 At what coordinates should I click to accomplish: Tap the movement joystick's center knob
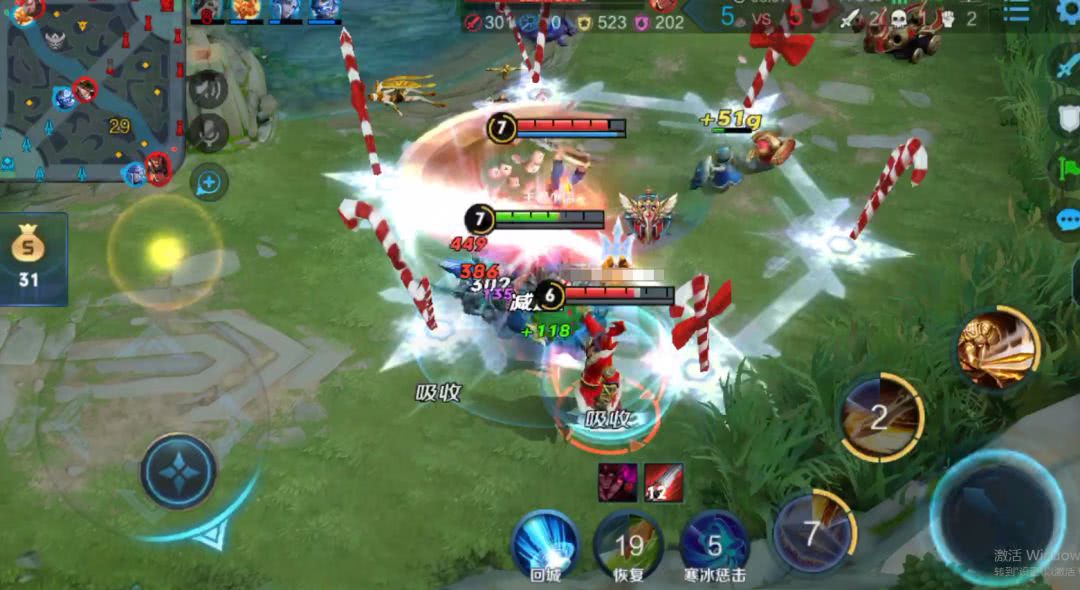click(178, 471)
